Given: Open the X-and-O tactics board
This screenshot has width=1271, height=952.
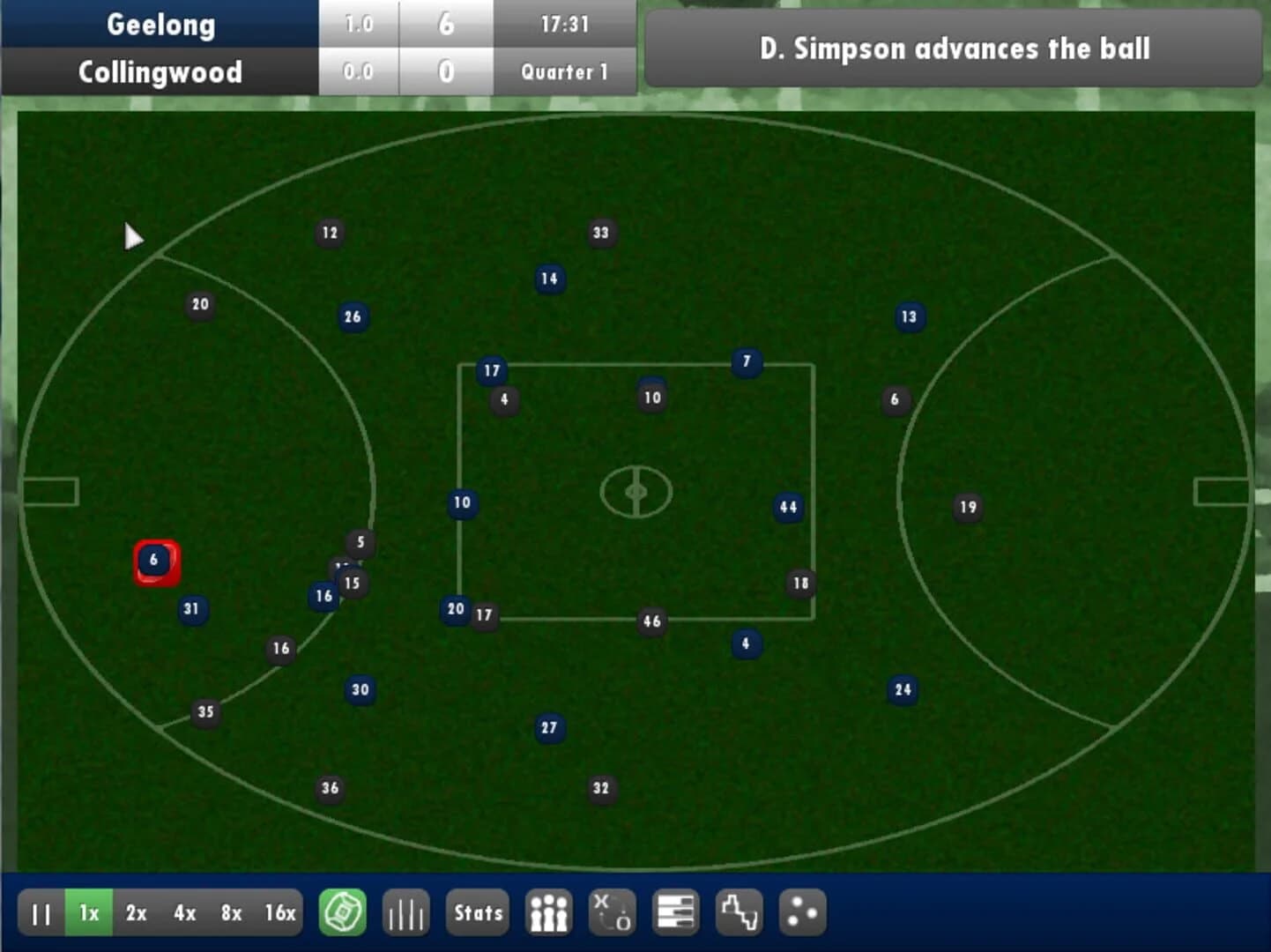Looking at the screenshot, I should tap(613, 912).
